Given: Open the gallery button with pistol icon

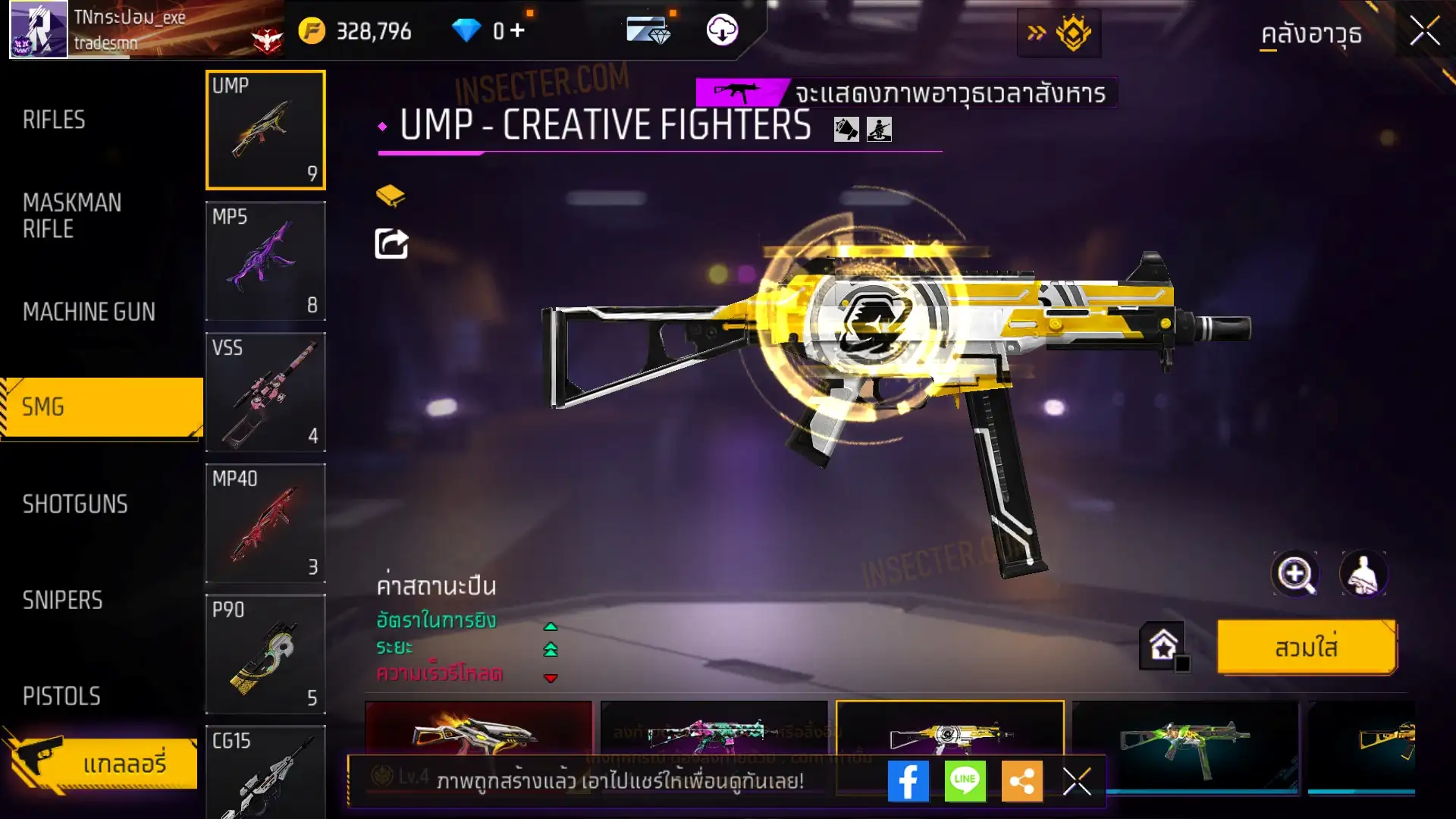Looking at the screenshot, I should [x=102, y=763].
